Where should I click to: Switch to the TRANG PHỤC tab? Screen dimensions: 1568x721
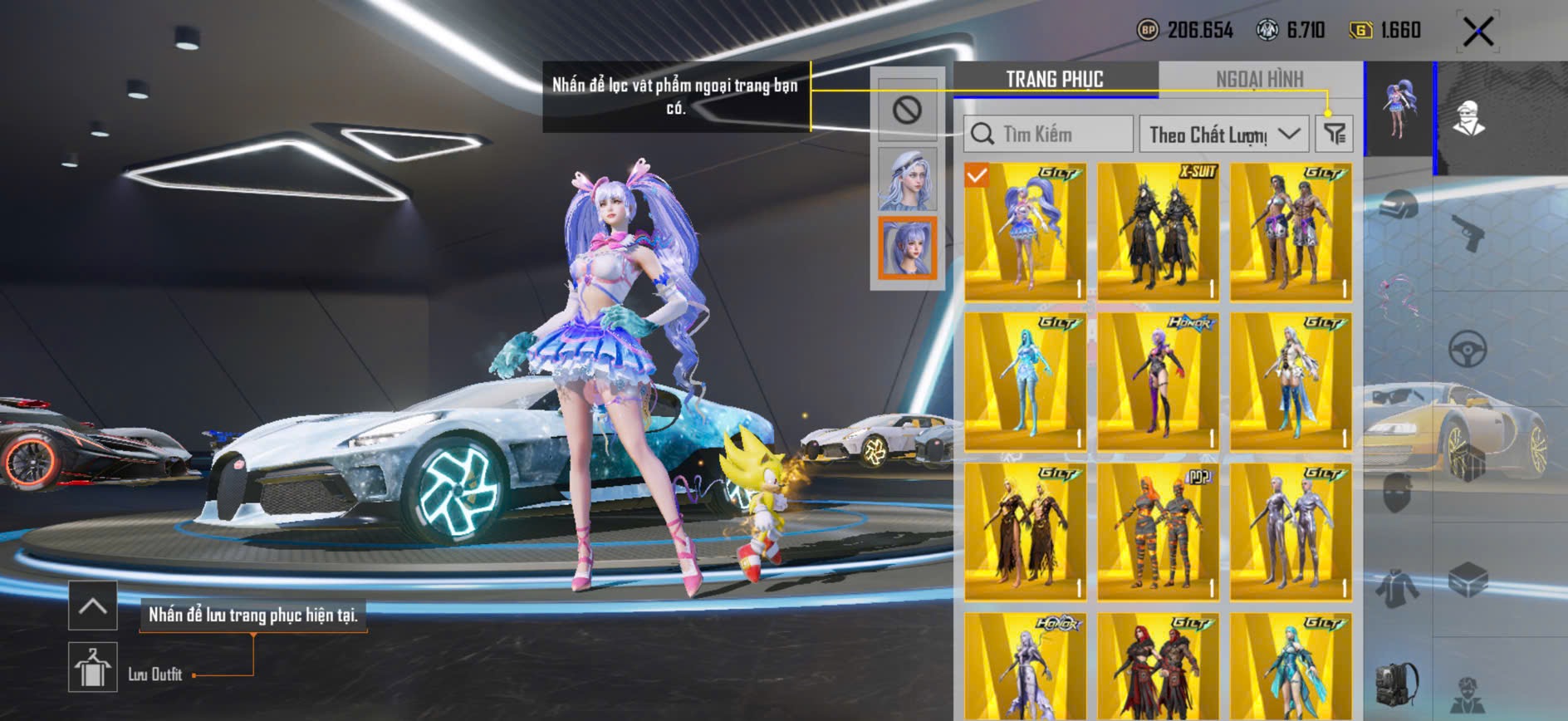(x=1055, y=80)
